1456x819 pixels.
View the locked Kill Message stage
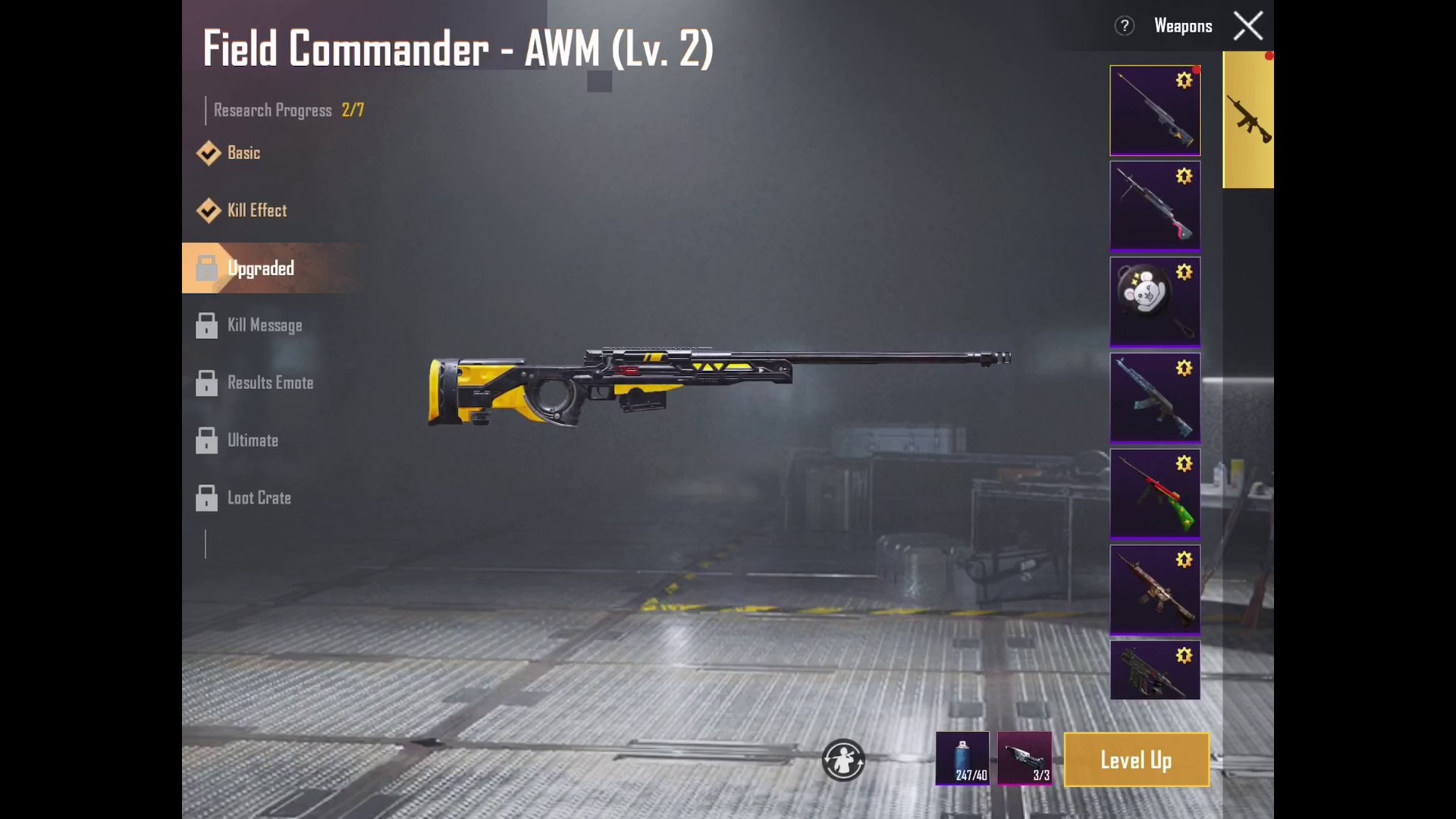(x=264, y=326)
